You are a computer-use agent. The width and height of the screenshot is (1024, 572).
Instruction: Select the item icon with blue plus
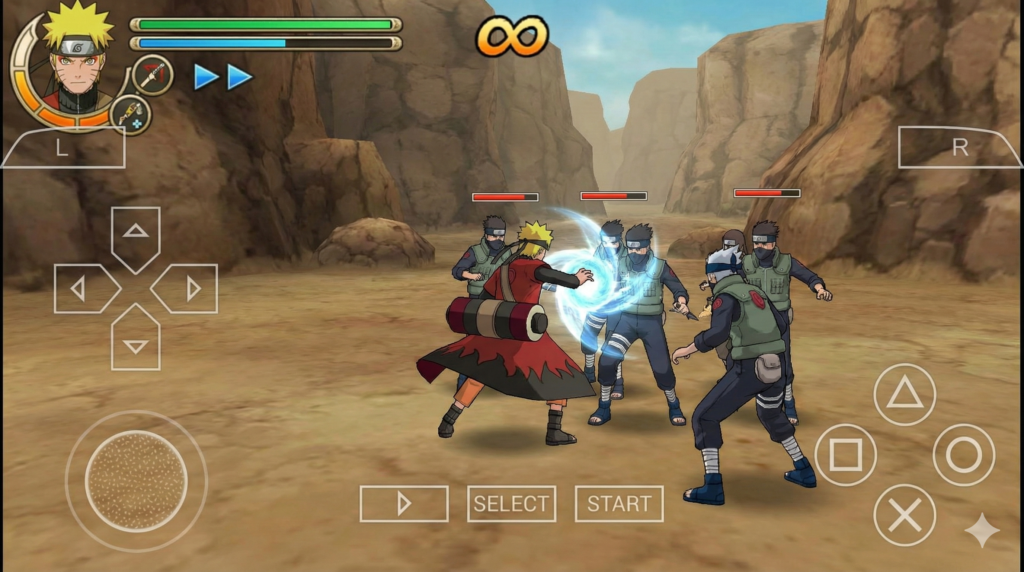click(131, 115)
